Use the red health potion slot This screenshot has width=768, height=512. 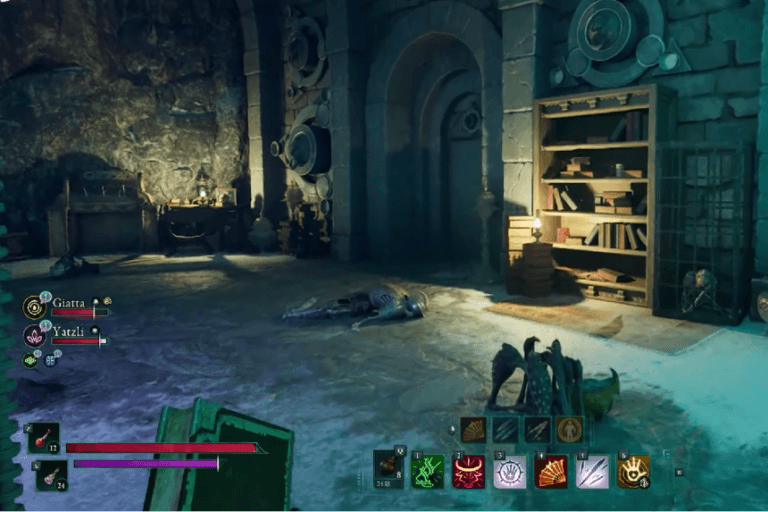(45, 438)
